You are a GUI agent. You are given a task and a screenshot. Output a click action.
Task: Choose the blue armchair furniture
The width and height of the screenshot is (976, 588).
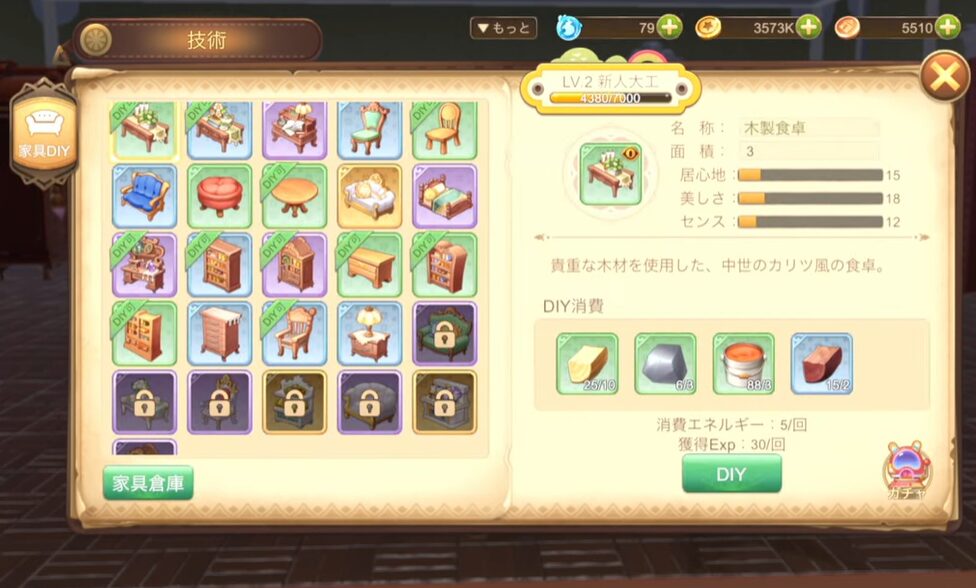pyautogui.click(x=144, y=196)
